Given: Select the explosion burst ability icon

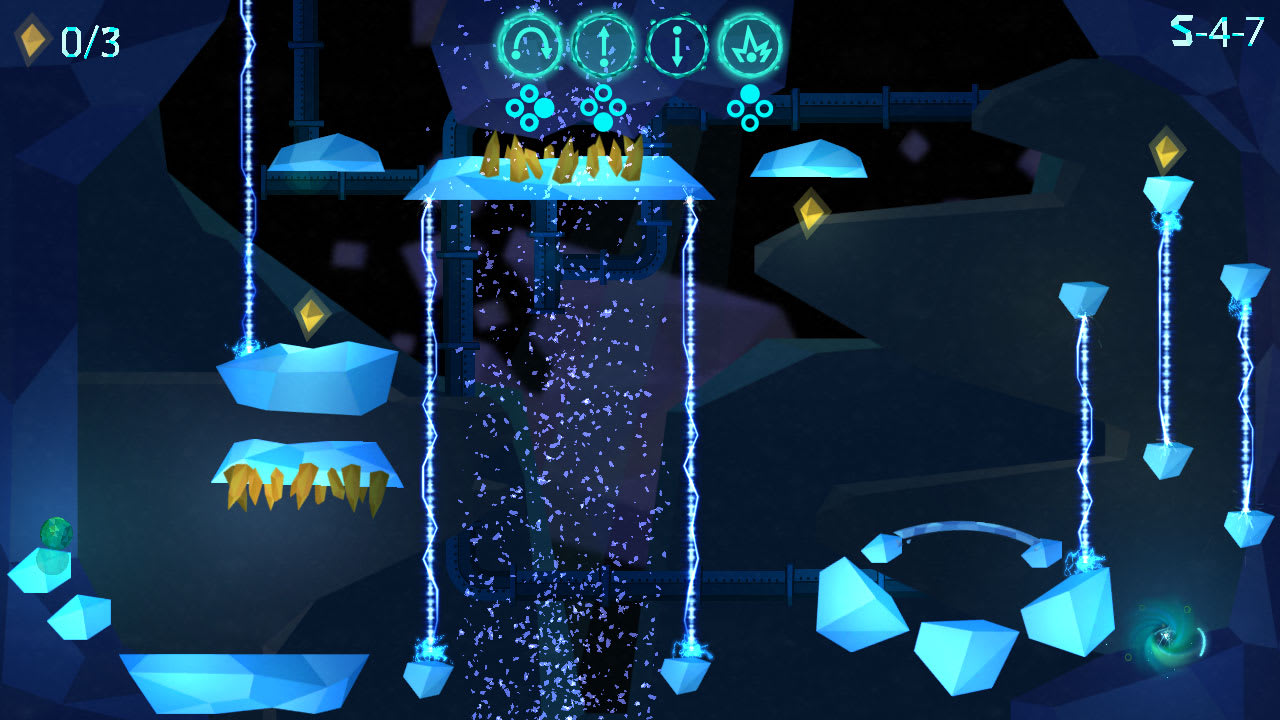Looking at the screenshot, I should [x=751, y=44].
